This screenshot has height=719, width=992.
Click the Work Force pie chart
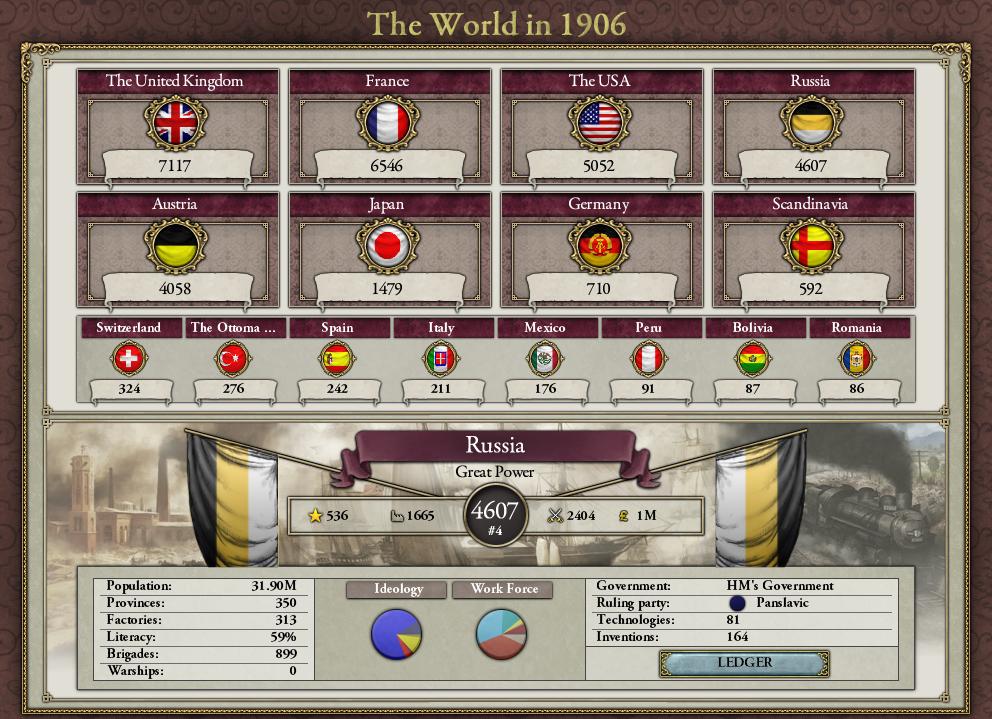pos(501,634)
